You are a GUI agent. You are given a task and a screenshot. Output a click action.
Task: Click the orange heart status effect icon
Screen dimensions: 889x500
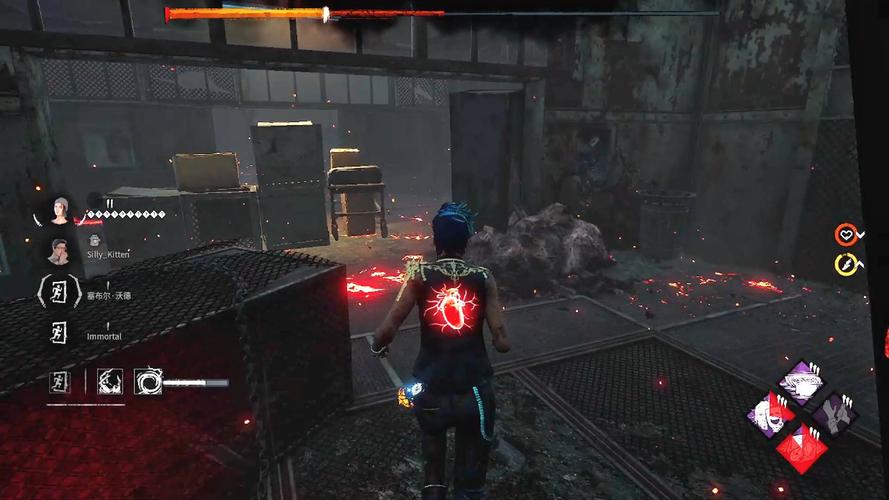point(845,235)
